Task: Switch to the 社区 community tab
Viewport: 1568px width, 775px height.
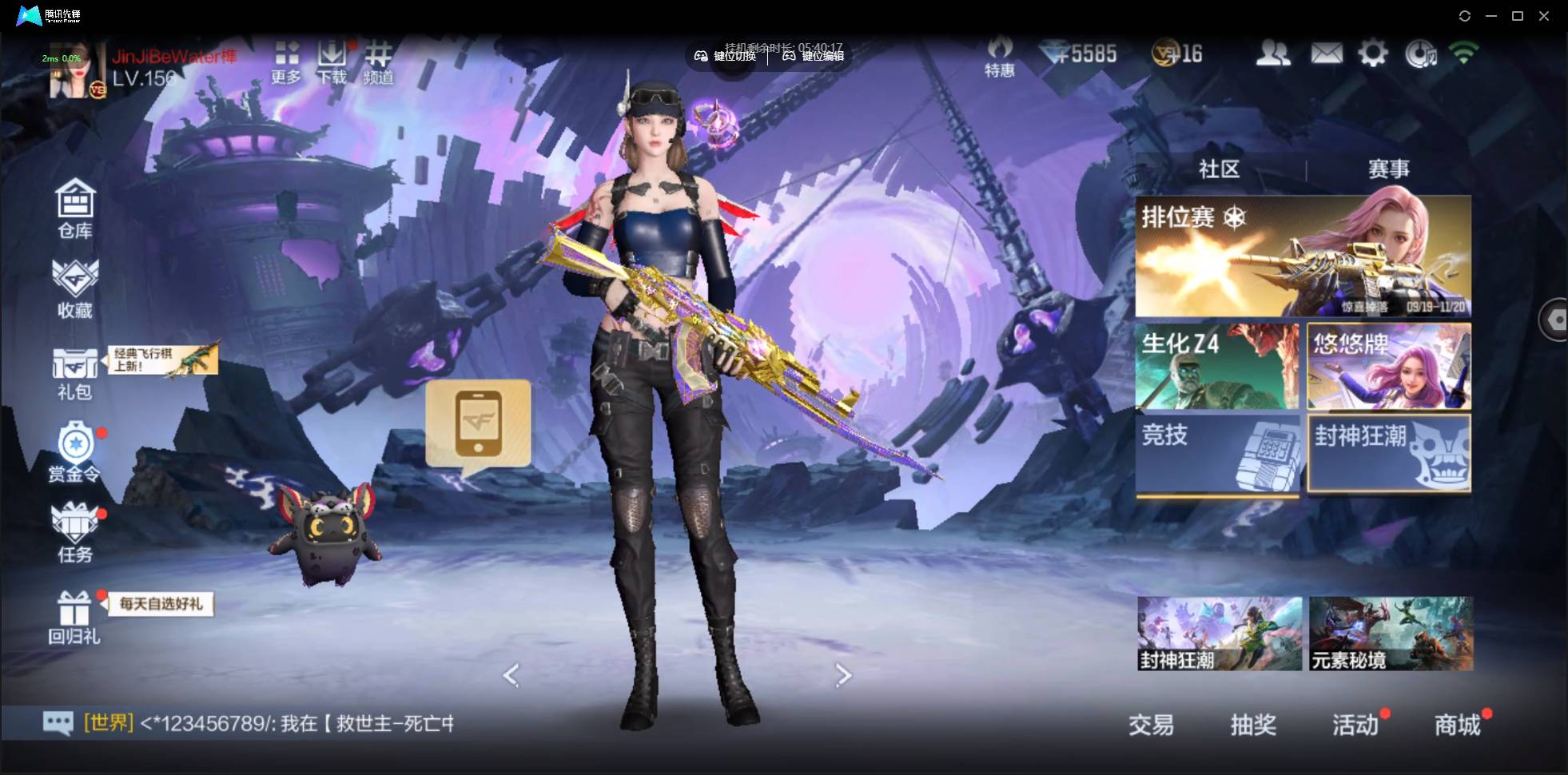Action: [1219, 169]
